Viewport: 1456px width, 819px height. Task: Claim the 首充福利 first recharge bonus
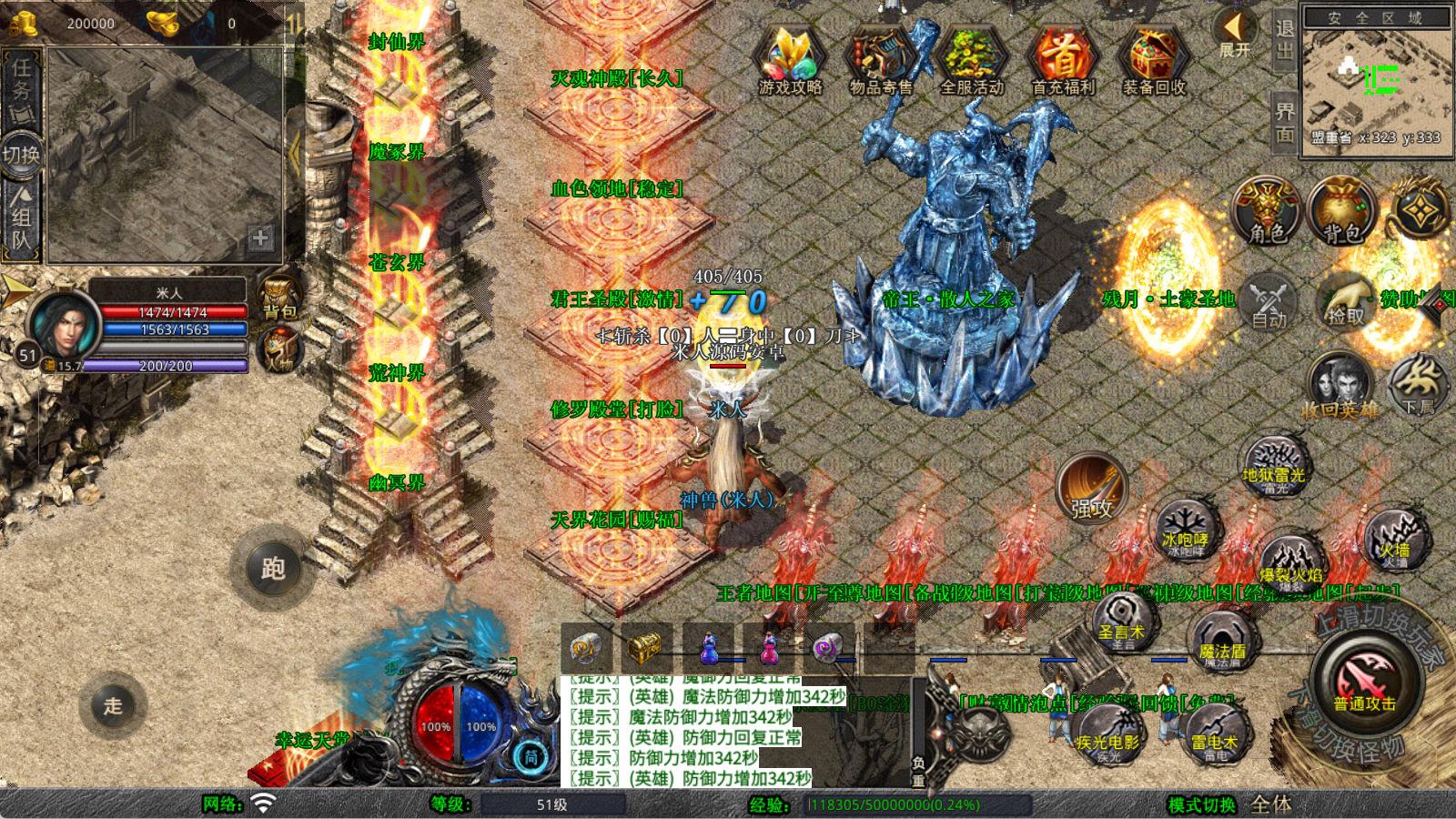tap(1063, 60)
